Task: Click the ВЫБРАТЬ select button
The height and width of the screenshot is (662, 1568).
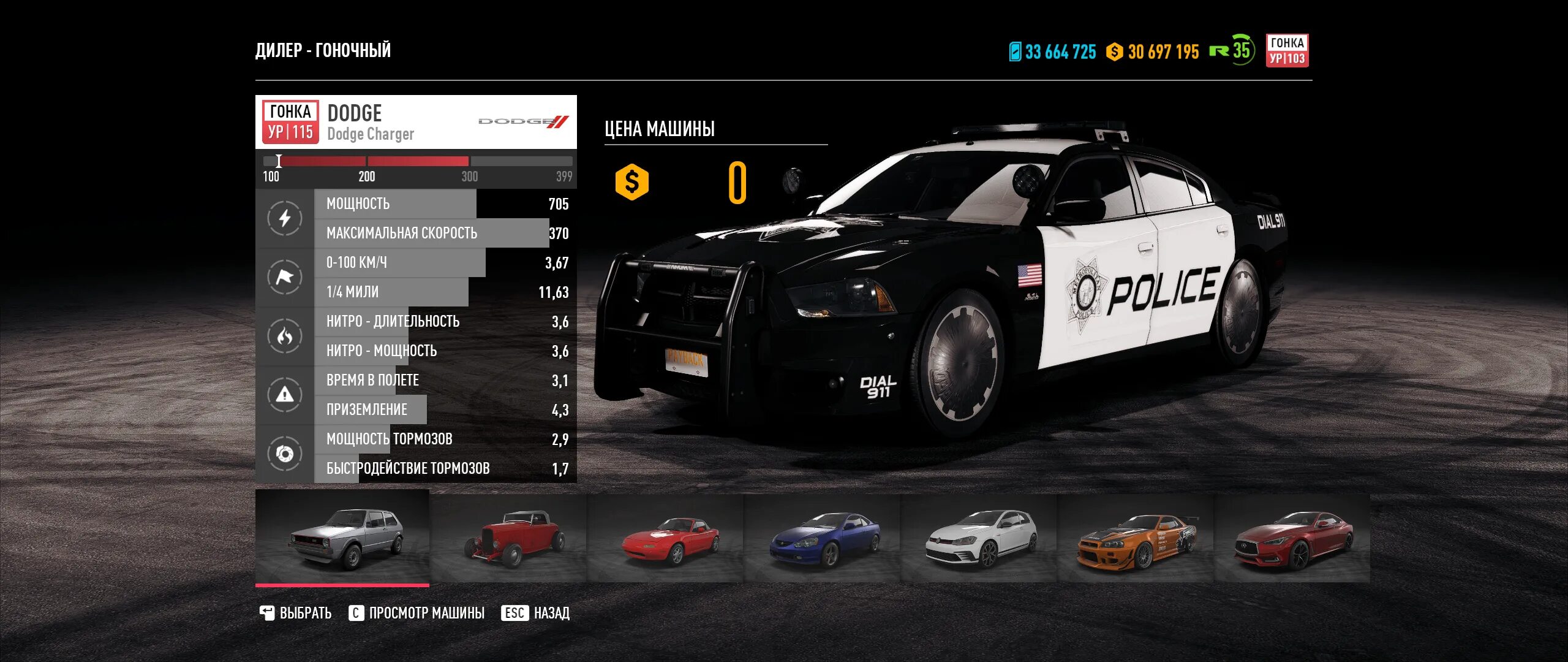Action: (x=296, y=613)
